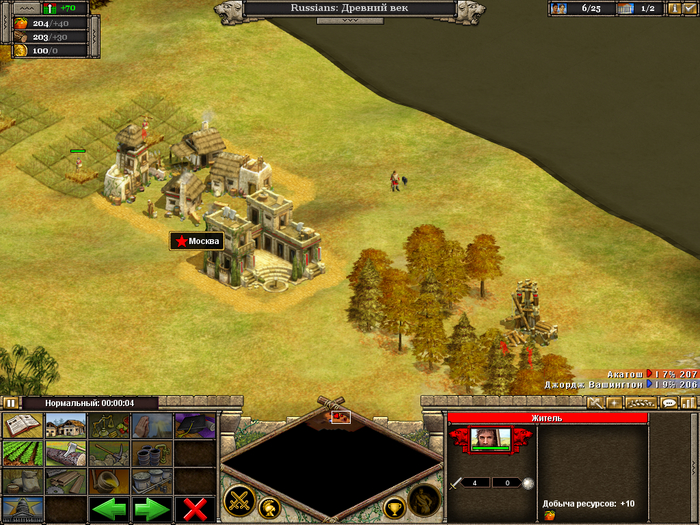Image resolution: width=700 pixels, height=525 pixels.
Task: Build a farm using the green field icon
Action: pos(22,454)
